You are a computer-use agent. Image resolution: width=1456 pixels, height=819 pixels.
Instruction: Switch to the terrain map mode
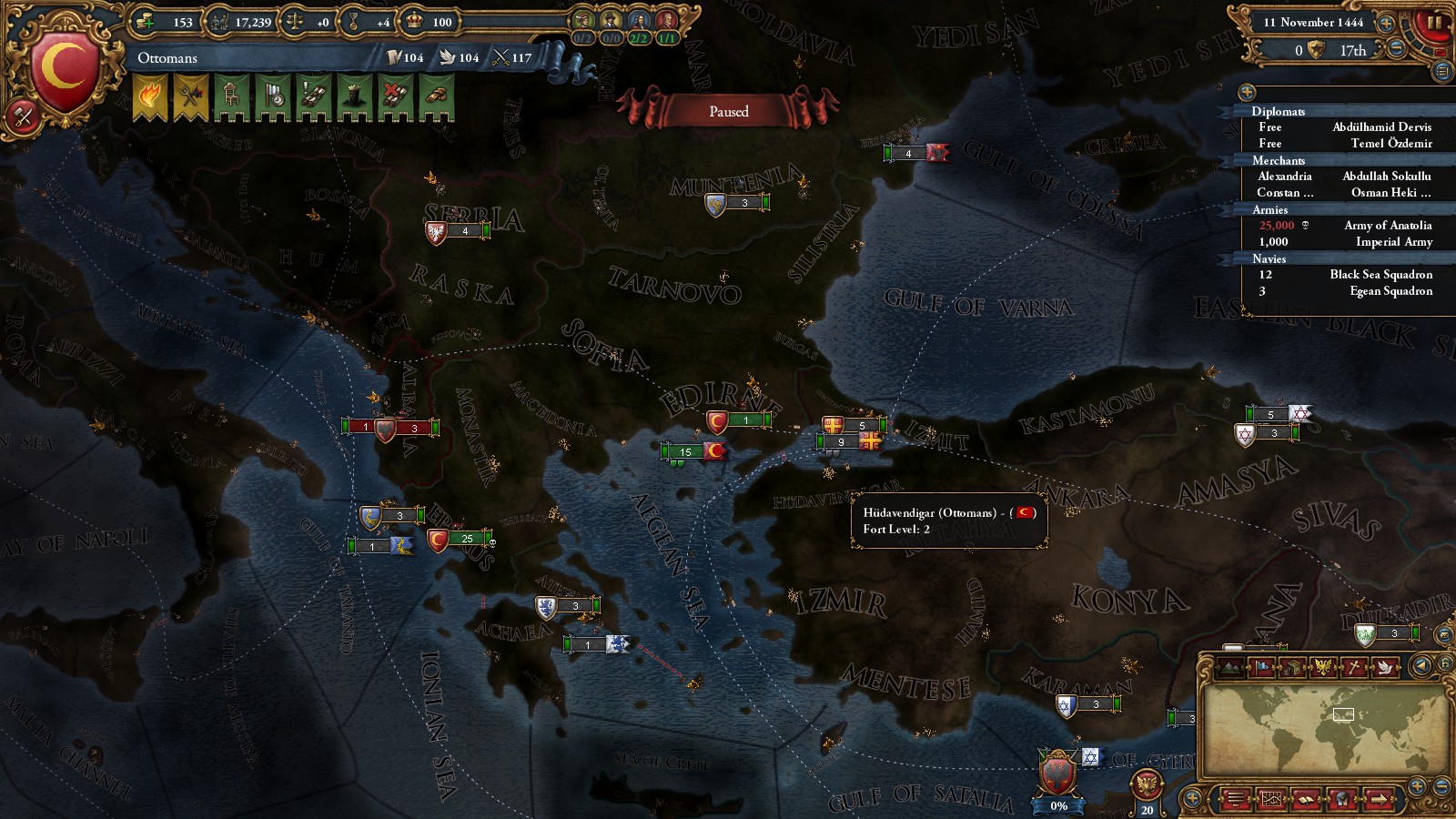(1232, 667)
